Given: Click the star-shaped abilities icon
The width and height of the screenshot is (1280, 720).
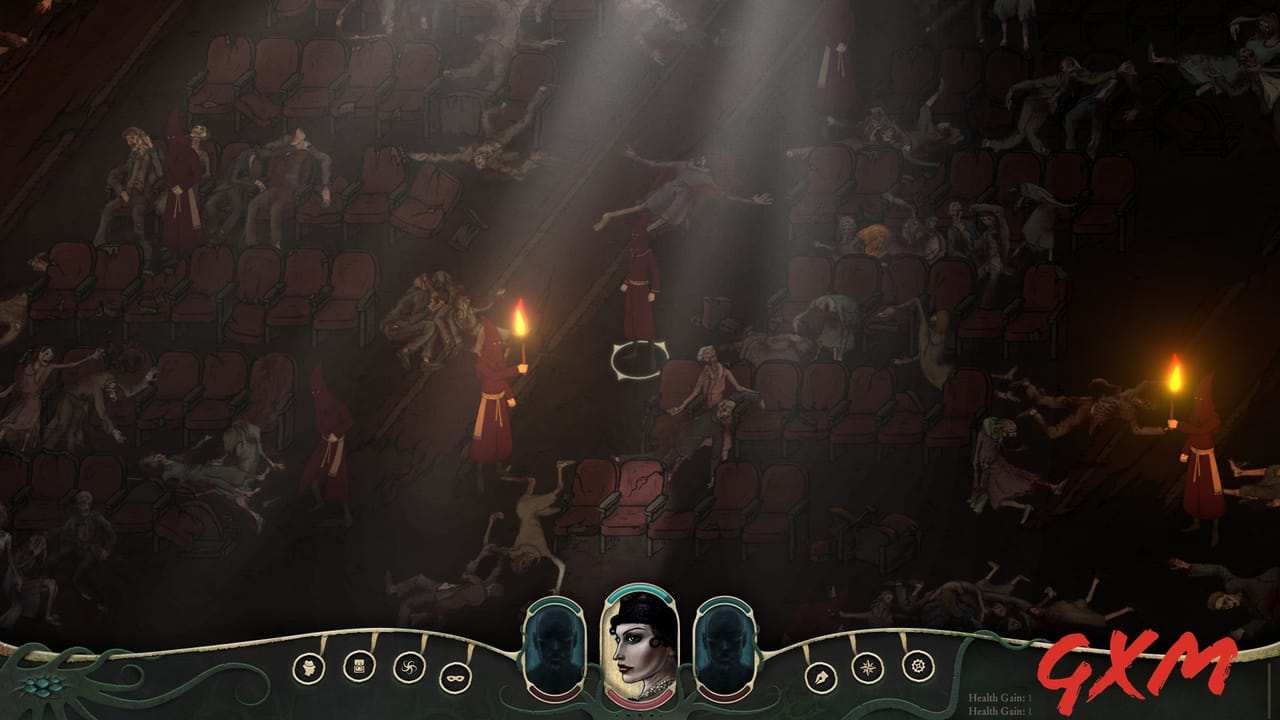Looking at the screenshot, I should 866,667.
